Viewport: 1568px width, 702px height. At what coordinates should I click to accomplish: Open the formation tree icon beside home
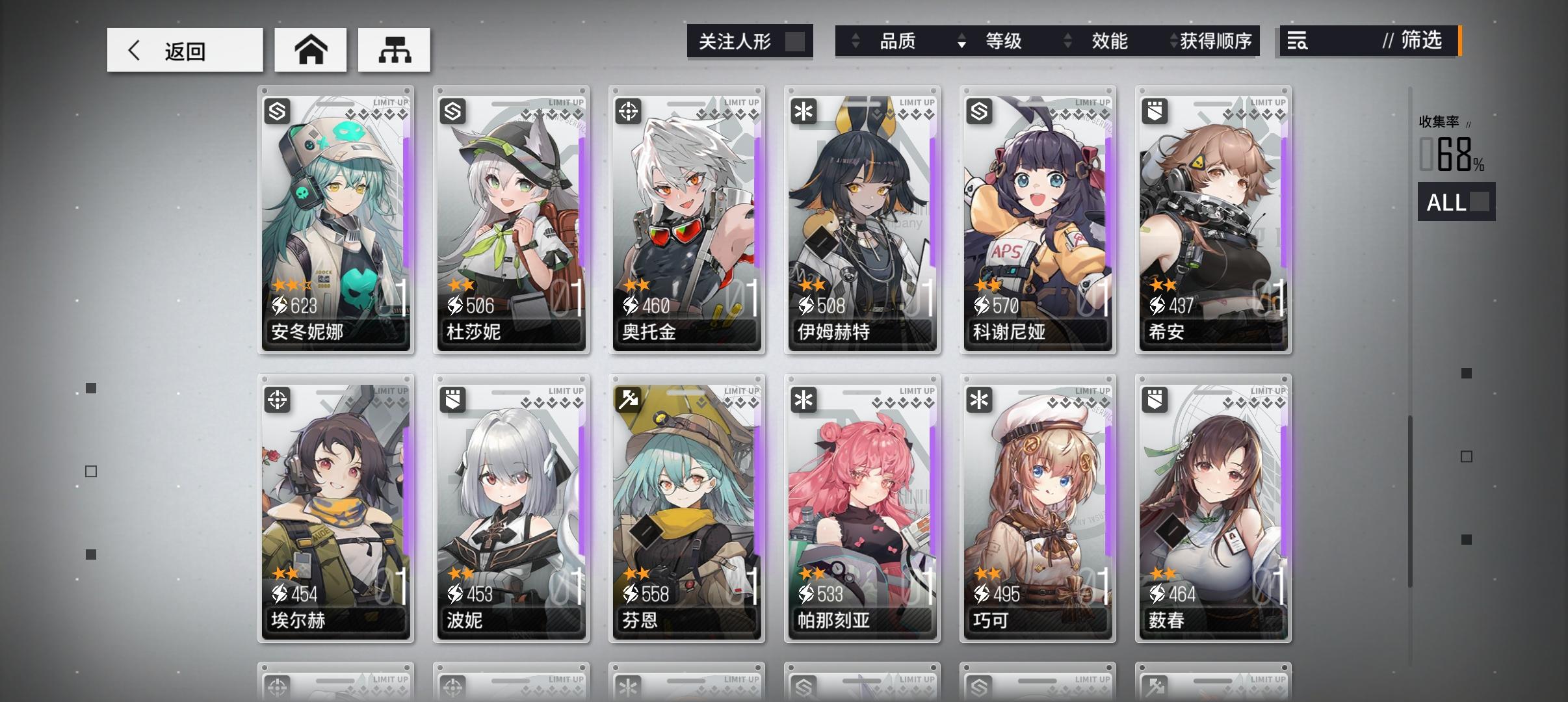point(394,49)
